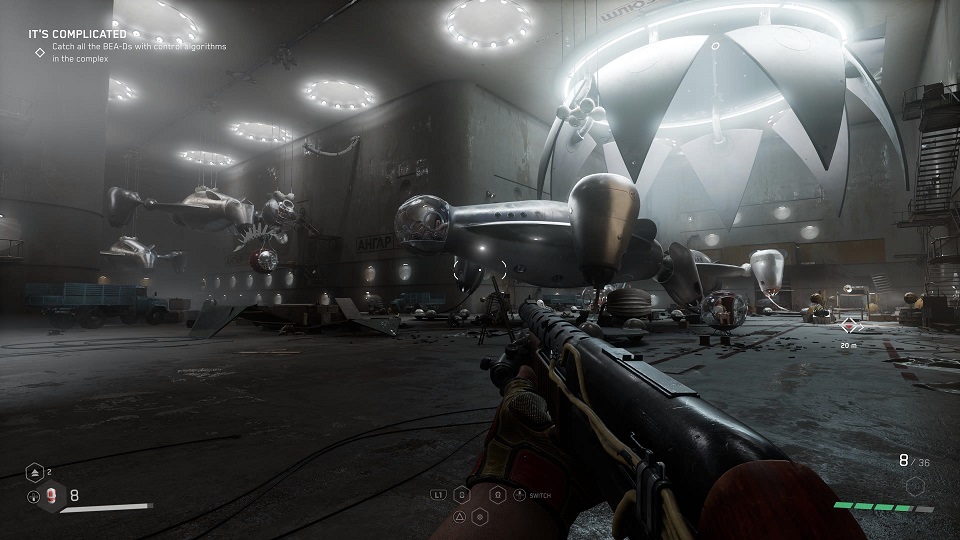
Task: Activate the hexagon ability icon beside triangle
Action: (x=479, y=516)
